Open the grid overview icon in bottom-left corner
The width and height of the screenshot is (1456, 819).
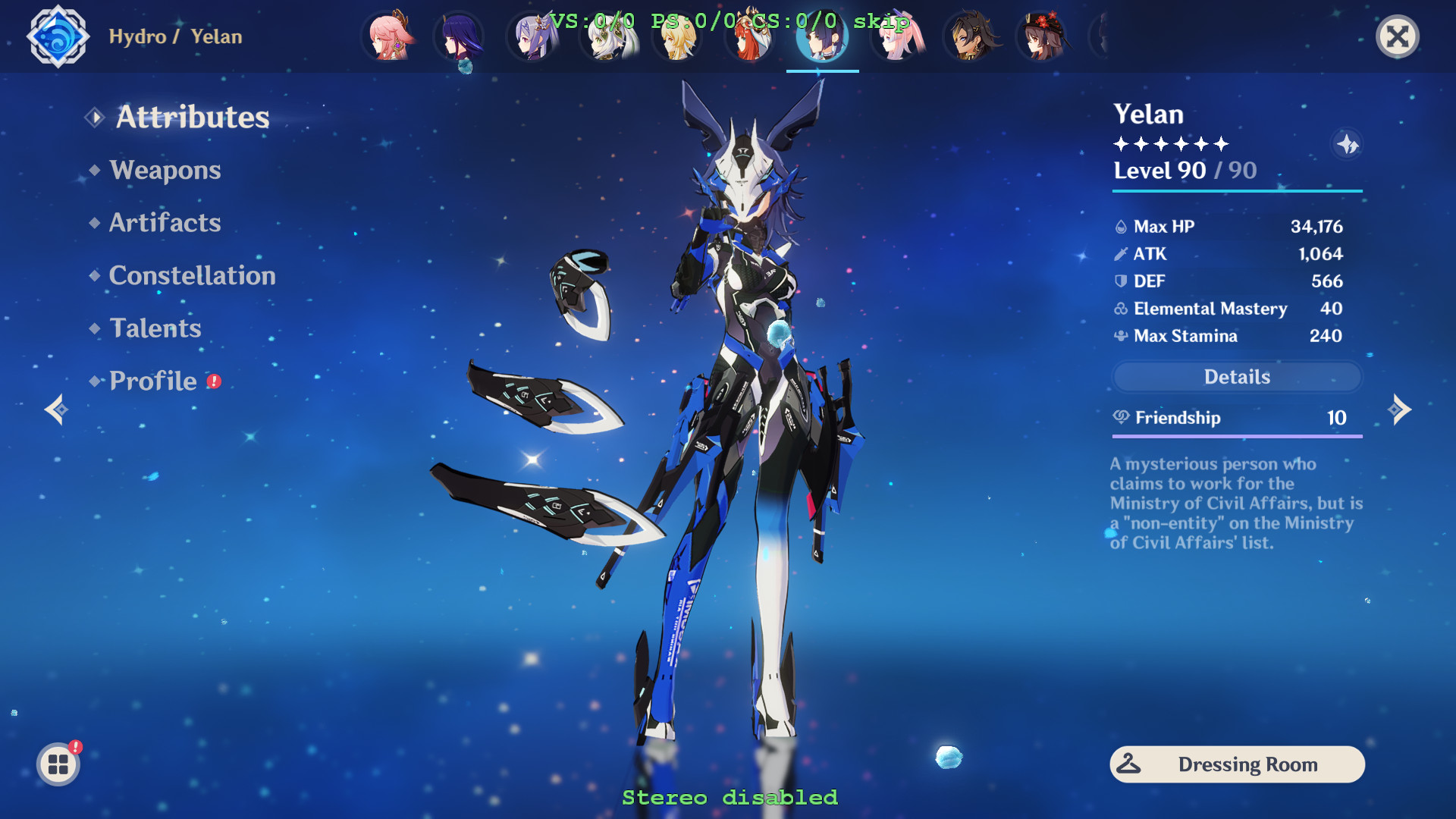(58, 764)
